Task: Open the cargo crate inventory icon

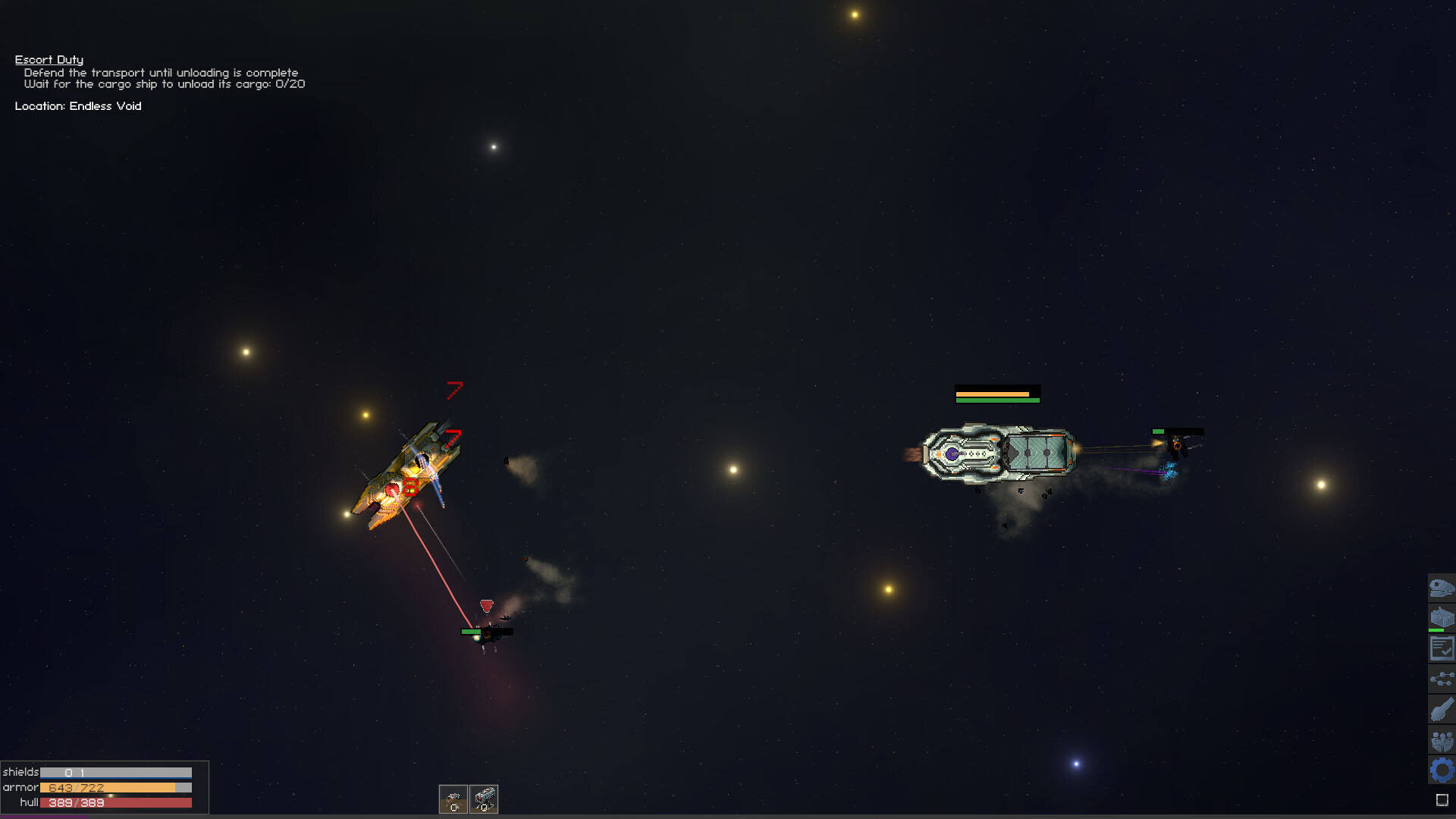Action: (x=1441, y=618)
